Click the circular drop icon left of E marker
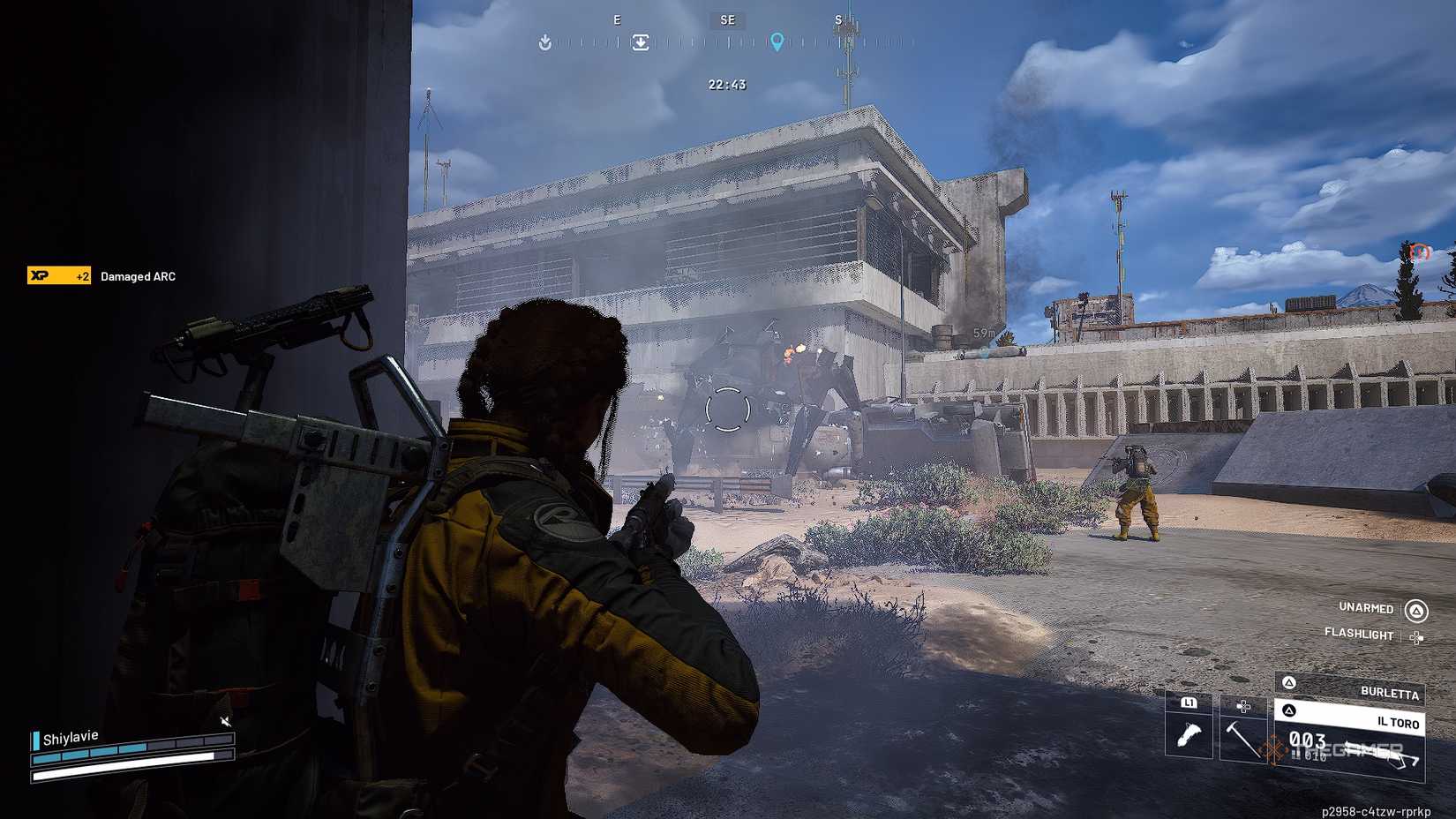The width and height of the screenshot is (1456, 819). tap(545, 41)
